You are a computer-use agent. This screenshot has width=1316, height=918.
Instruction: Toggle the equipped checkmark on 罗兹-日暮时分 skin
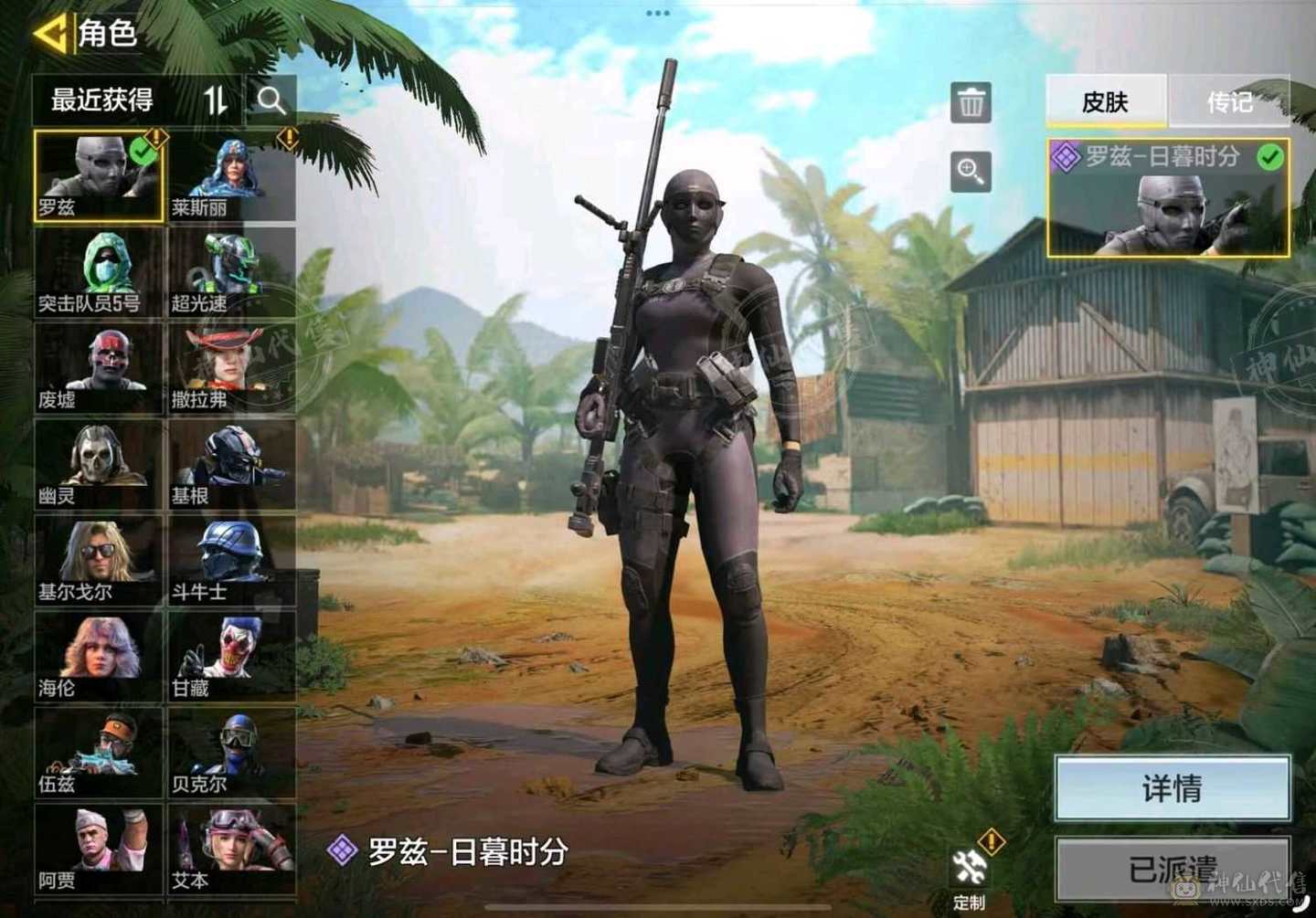click(1268, 158)
